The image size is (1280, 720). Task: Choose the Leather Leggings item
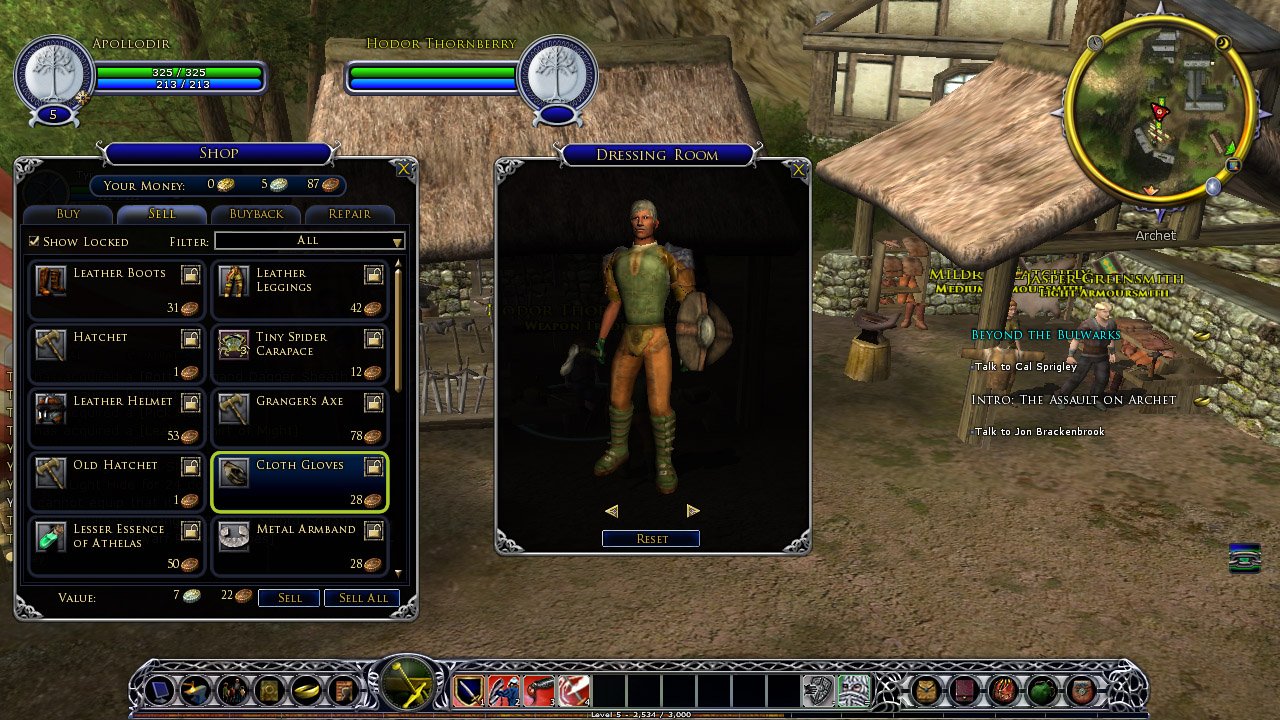tap(299, 290)
